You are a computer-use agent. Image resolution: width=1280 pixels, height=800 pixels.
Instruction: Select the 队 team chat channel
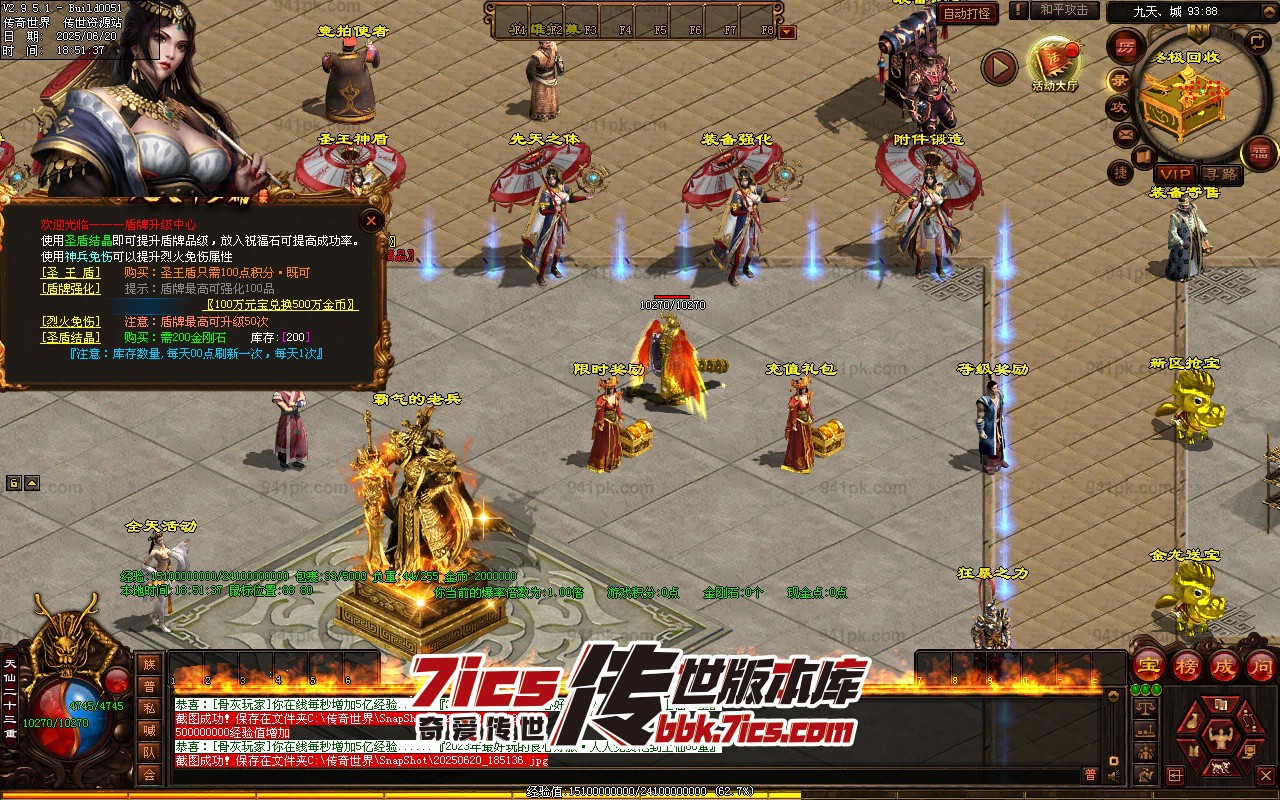149,752
